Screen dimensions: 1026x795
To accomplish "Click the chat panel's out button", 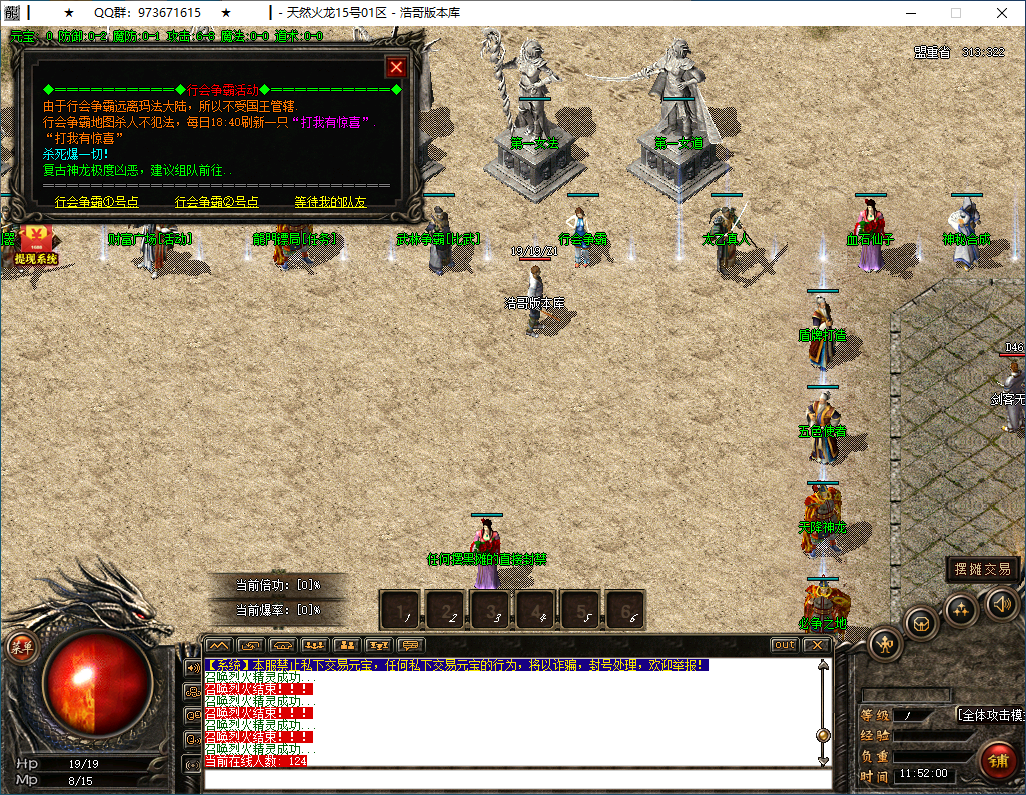I will 785,645.
